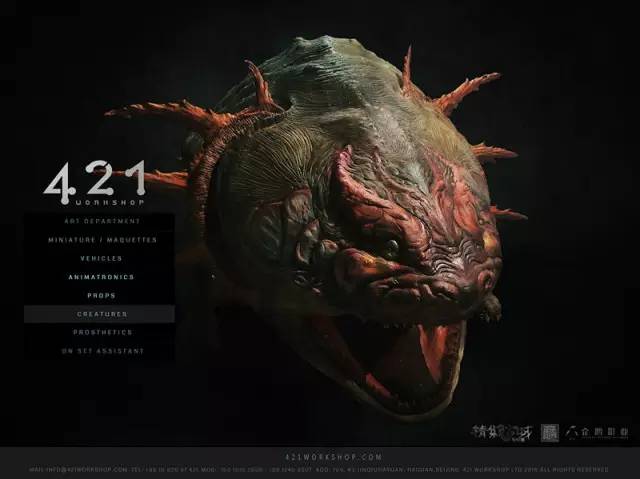This screenshot has height=479, width=640.
Task: Open the Art Department menu entry
Action: point(101,221)
